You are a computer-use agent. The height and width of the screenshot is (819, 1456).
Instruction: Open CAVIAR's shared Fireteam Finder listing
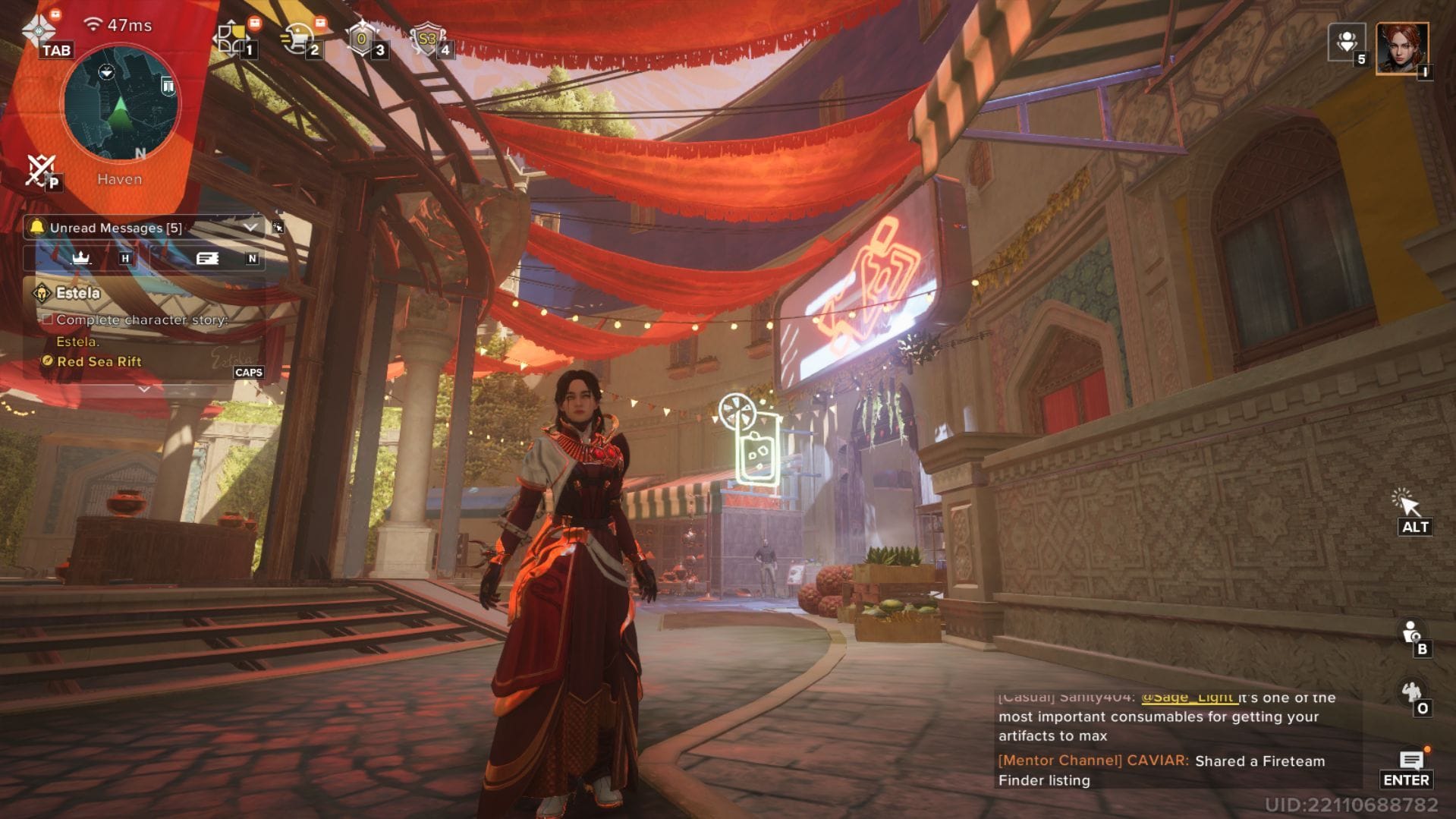pyautogui.click(x=1259, y=761)
